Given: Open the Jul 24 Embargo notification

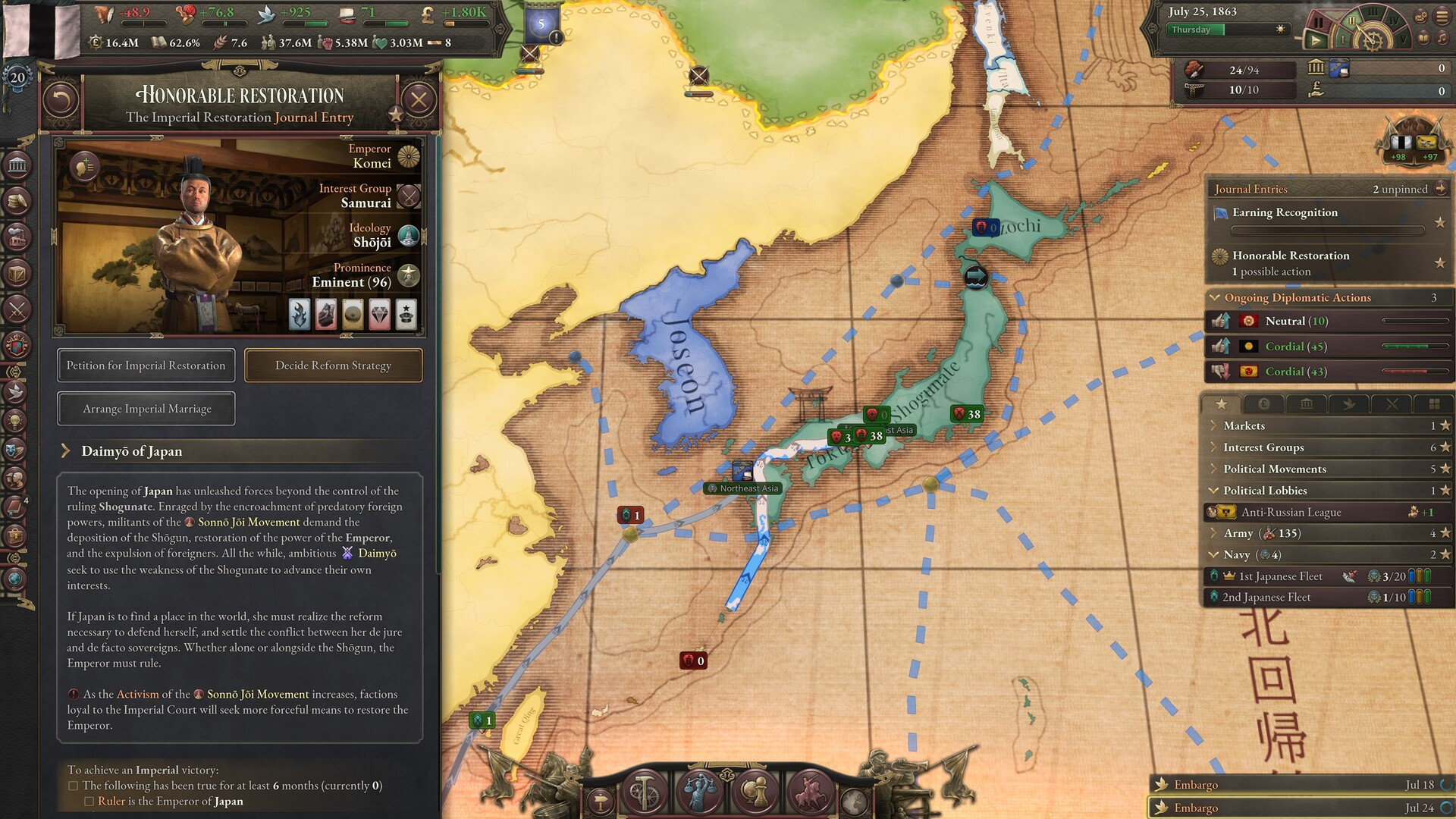Looking at the screenshot, I should [1196, 808].
